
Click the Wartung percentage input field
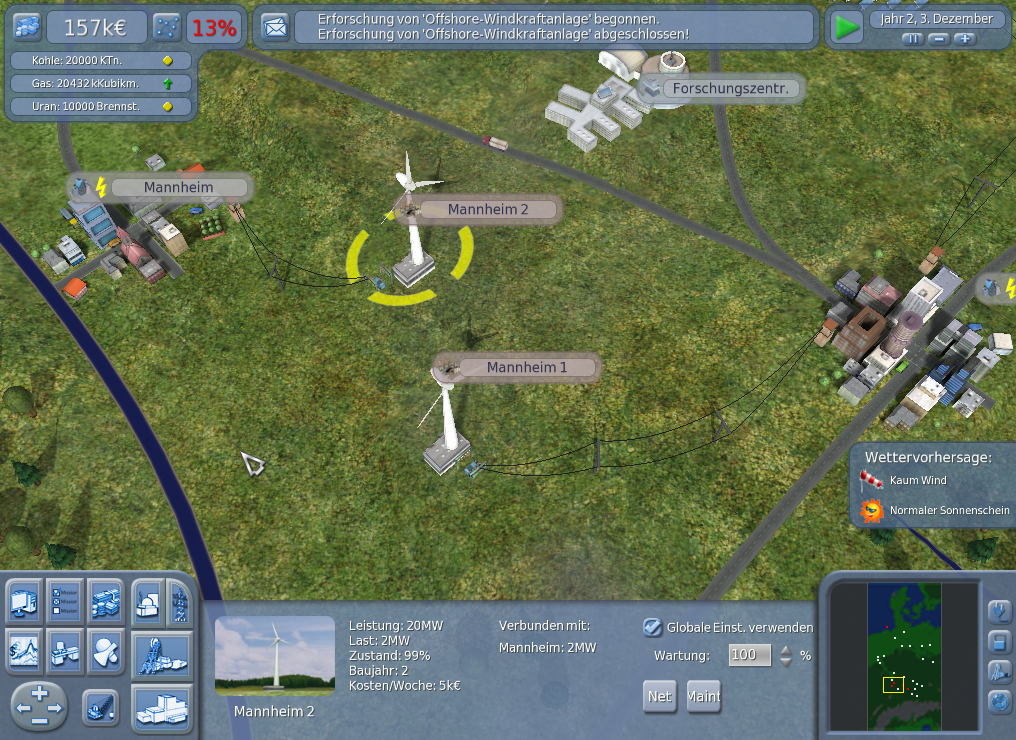(750, 655)
